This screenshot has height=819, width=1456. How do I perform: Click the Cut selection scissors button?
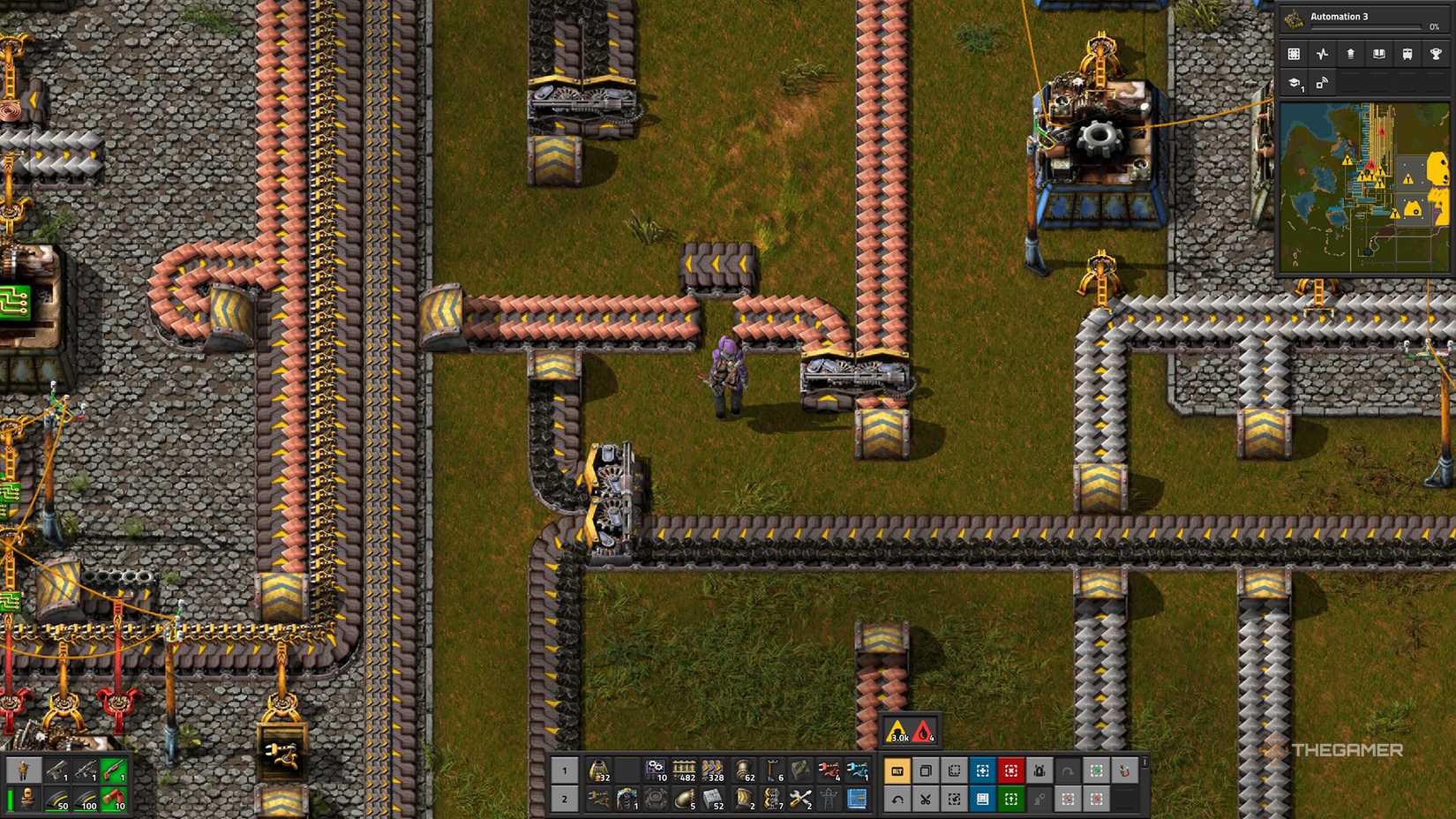point(925,798)
